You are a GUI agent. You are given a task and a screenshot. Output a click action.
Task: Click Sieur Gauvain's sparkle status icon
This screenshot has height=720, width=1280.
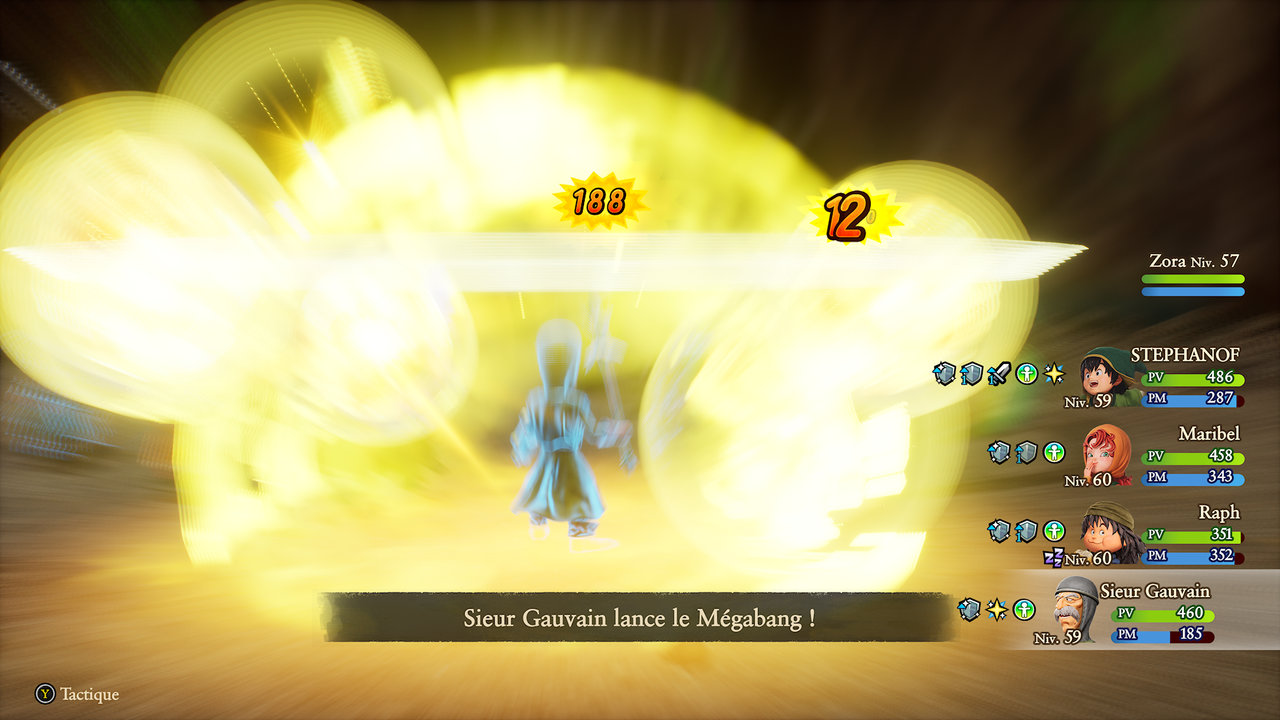996,609
